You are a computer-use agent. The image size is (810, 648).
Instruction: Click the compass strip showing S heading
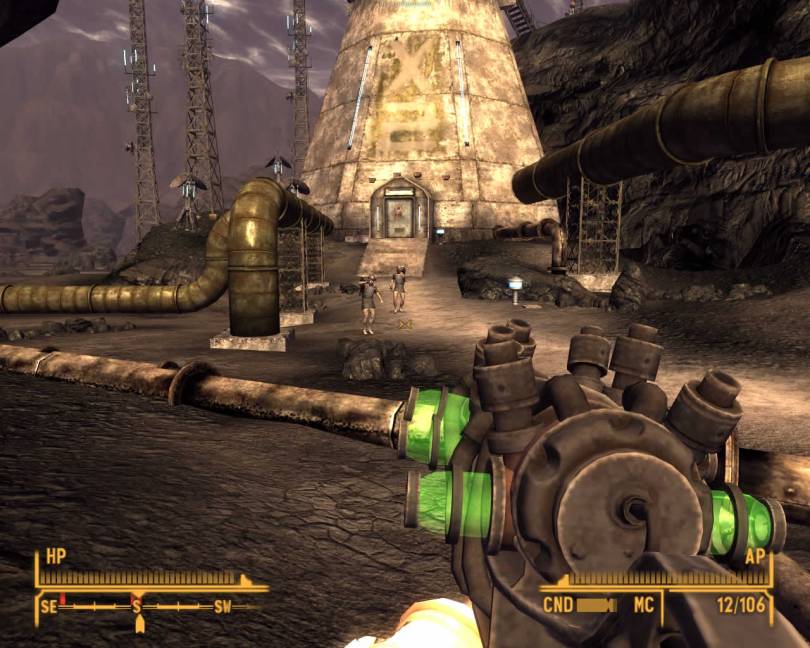(137, 606)
